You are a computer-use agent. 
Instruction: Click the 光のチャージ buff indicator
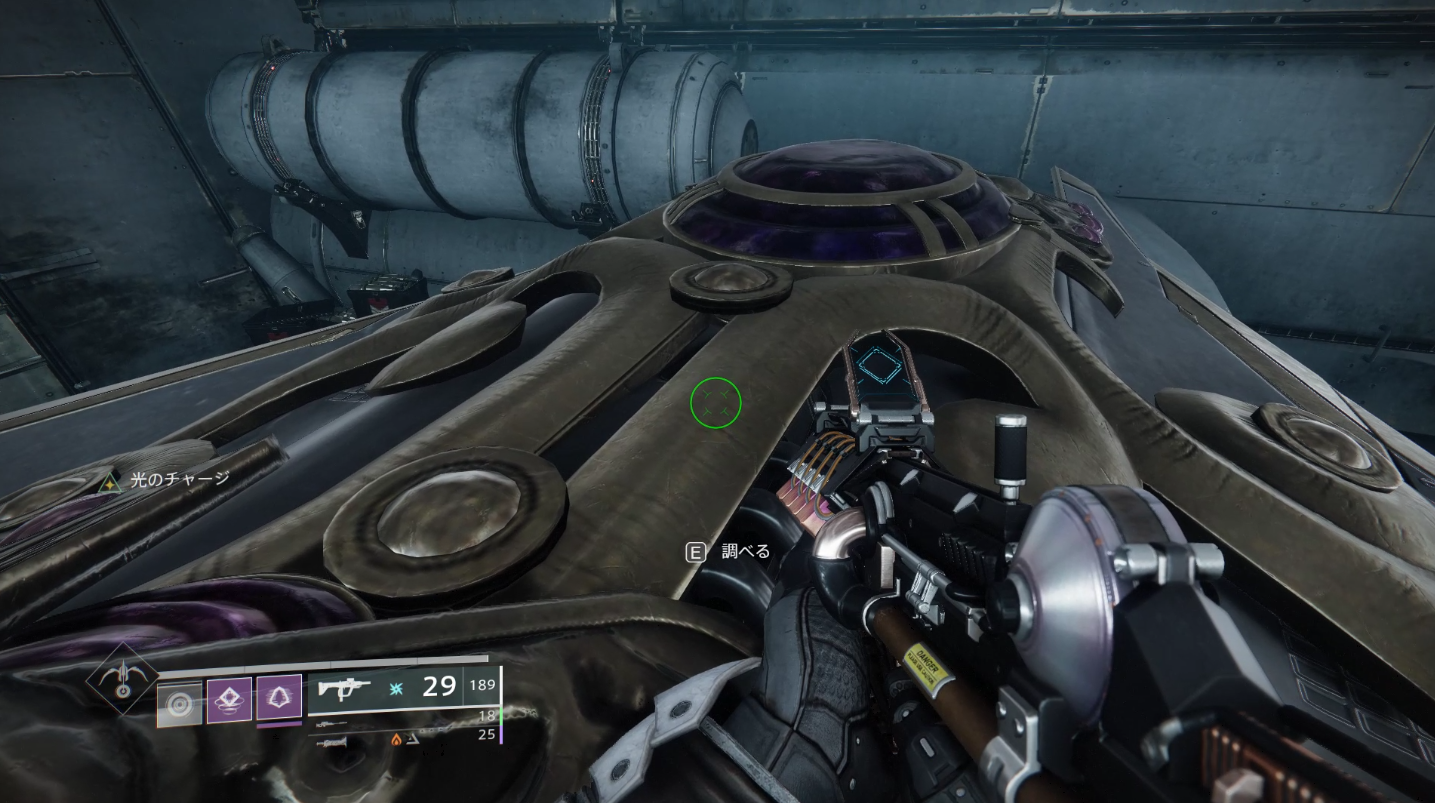point(168,480)
